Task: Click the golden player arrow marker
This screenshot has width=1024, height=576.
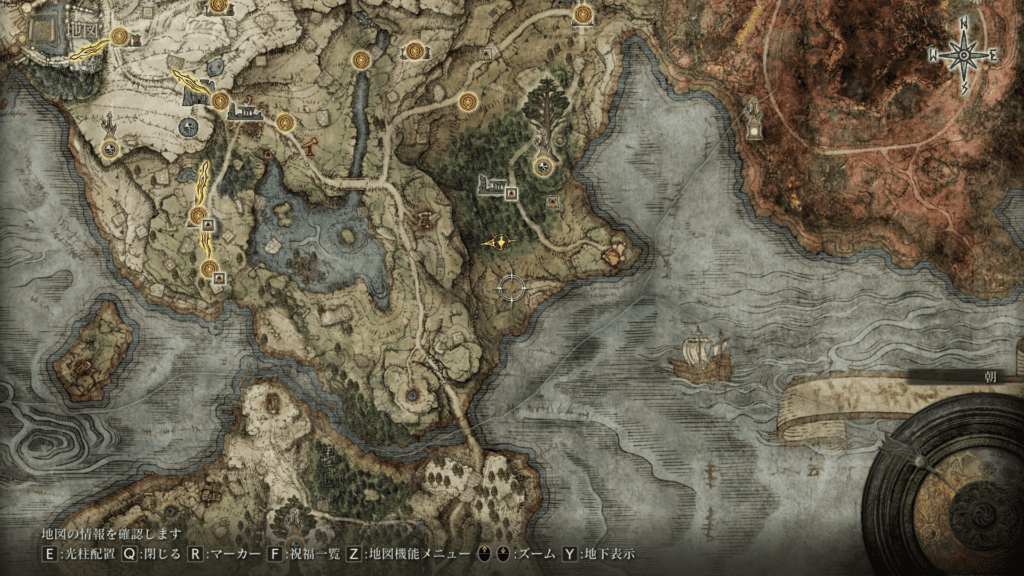Action: (x=498, y=243)
